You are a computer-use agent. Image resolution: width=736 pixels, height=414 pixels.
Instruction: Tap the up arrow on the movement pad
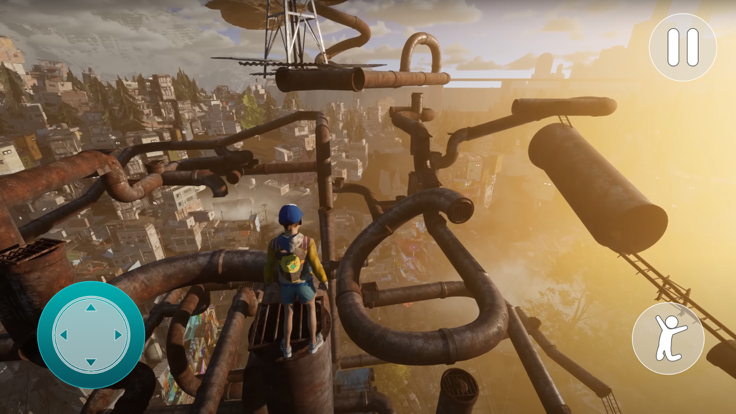click(x=91, y=309)
